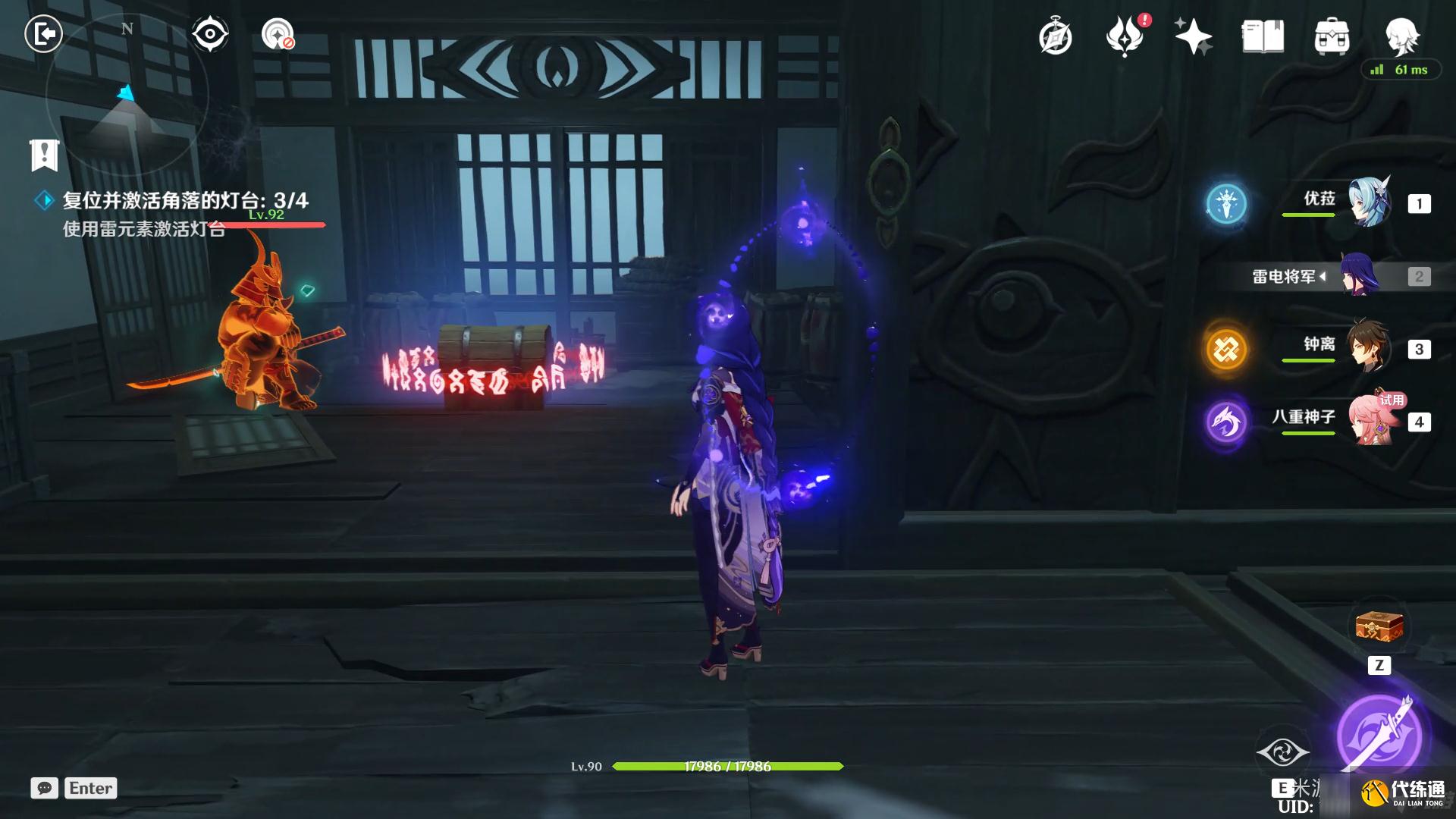Expand Raiden Shogun's party entry arrow
Viewport: 1456px width, 819px height.
[x=1323, y=277]
